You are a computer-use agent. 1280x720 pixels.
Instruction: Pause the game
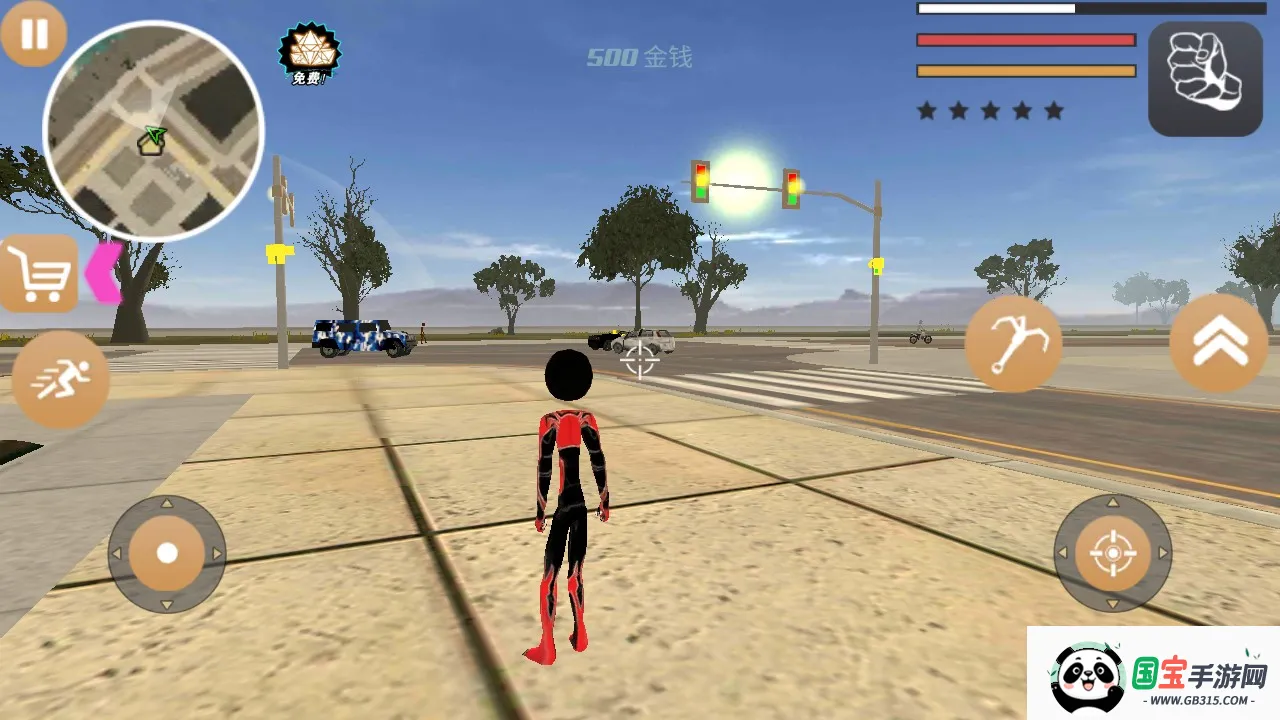(x=34, y=34)
